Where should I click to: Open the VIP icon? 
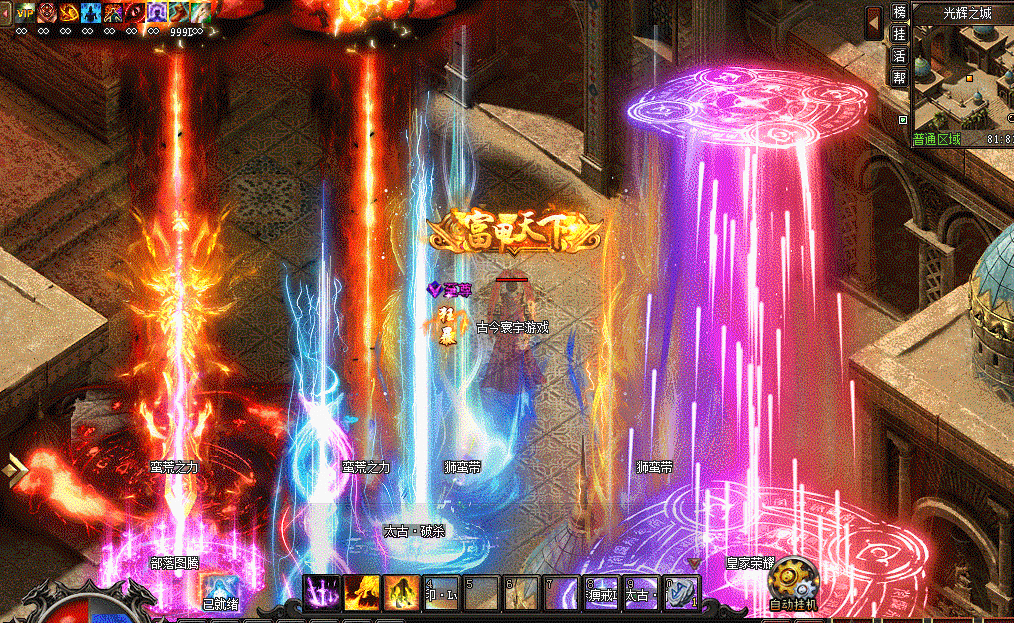pos(24,11)
